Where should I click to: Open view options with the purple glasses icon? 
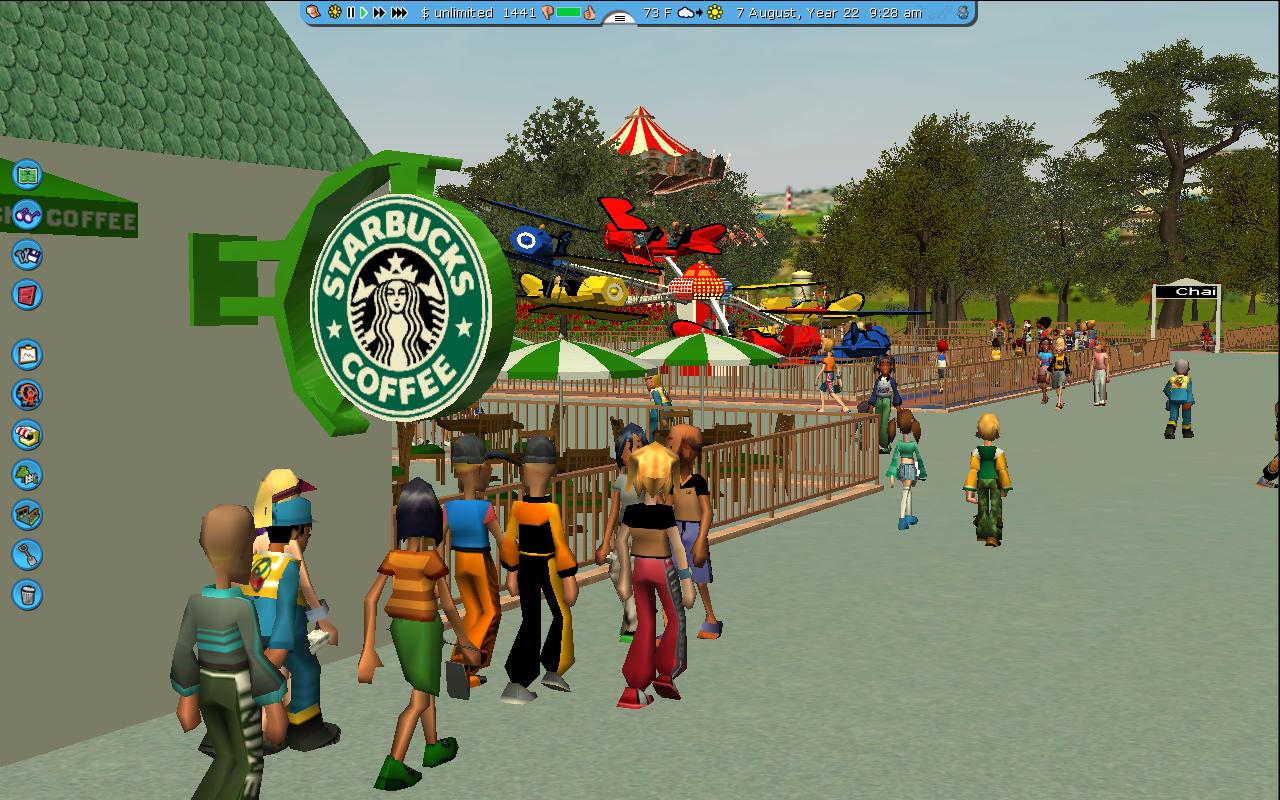point(27,214)
